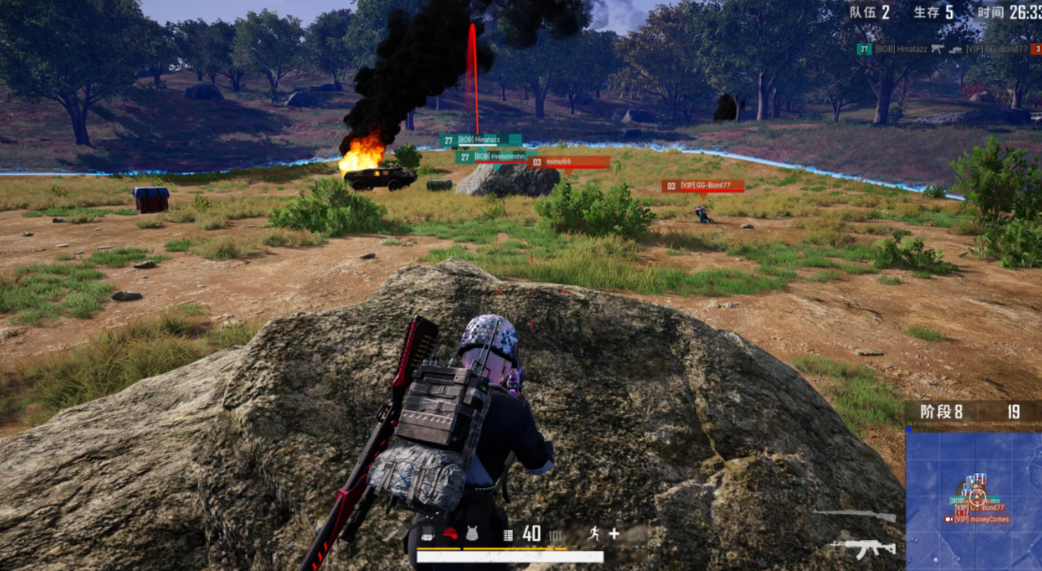
Task: Click the running figure status icon
Action: 594,534
